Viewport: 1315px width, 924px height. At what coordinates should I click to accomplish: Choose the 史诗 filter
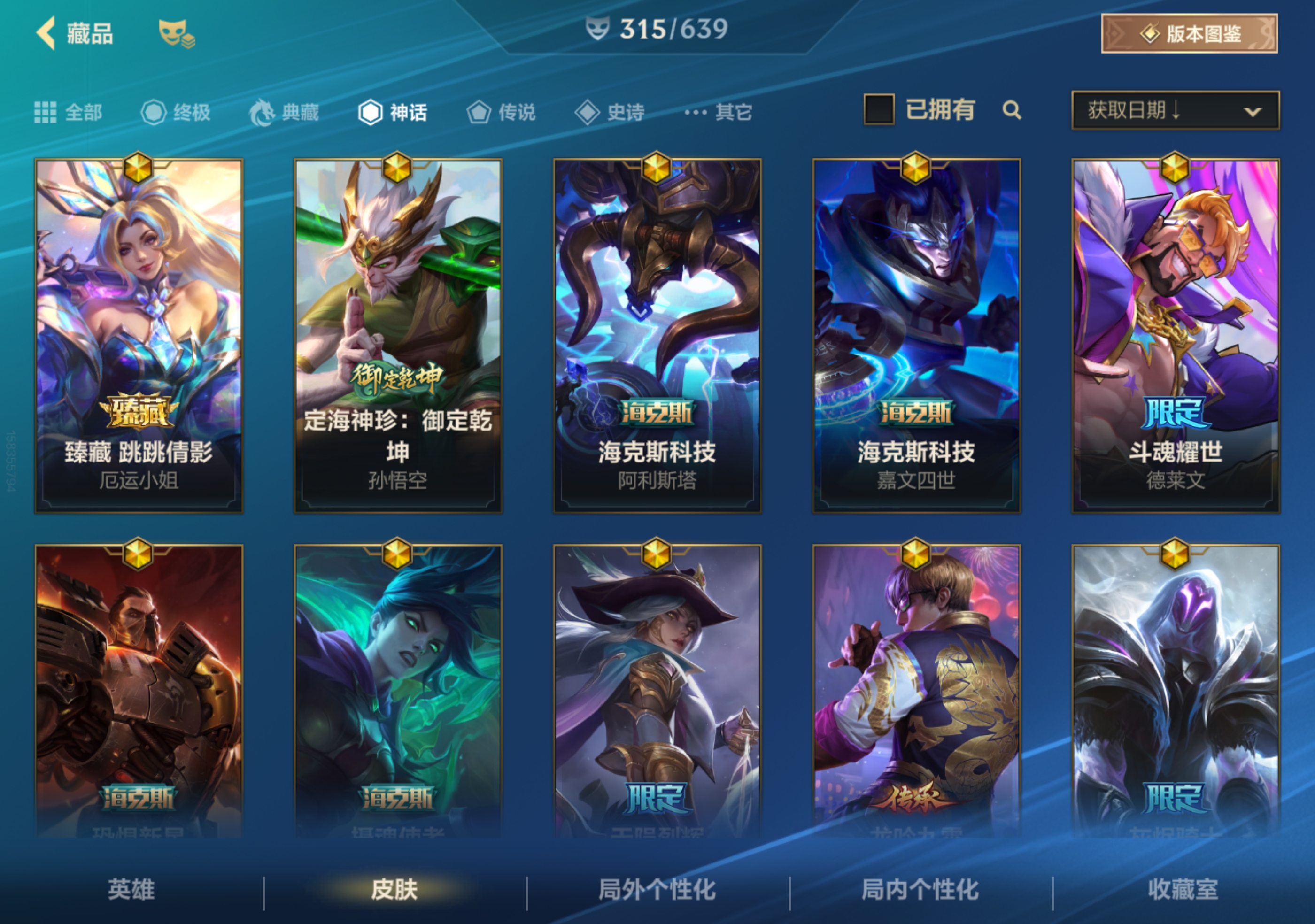(610, 112)
